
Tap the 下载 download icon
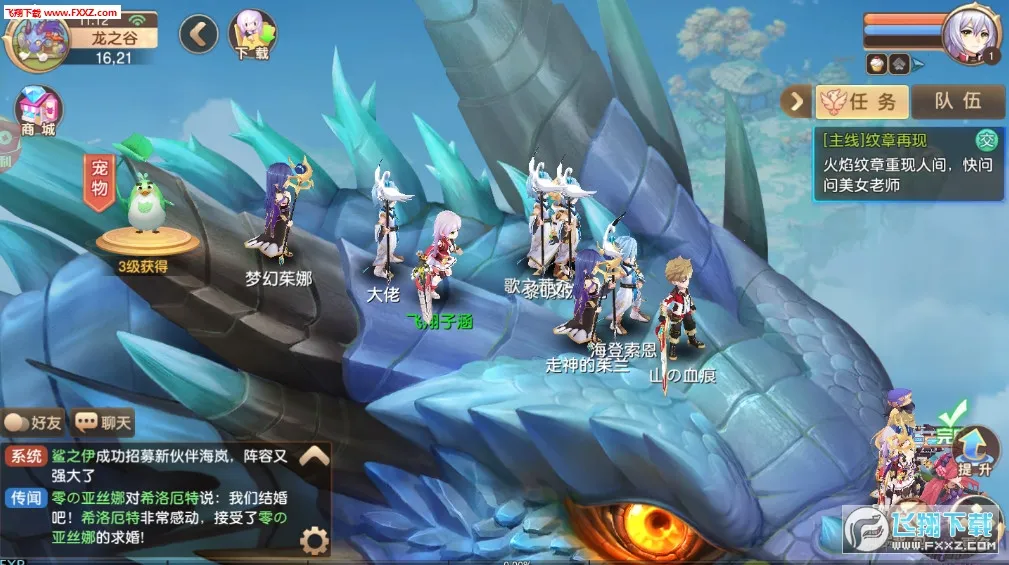(x=252, y=34)
